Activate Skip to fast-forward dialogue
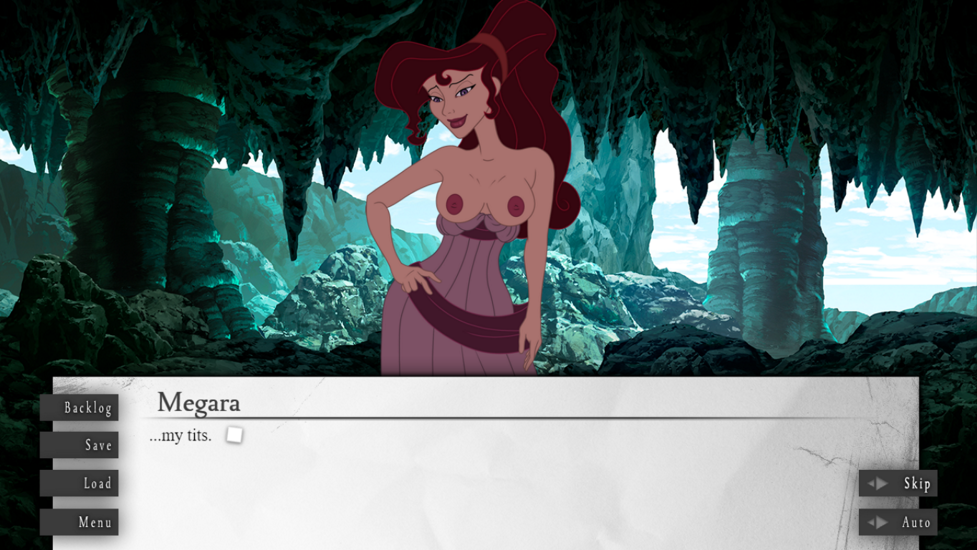This screenshot has height=550, width=977. coord(898,483)
